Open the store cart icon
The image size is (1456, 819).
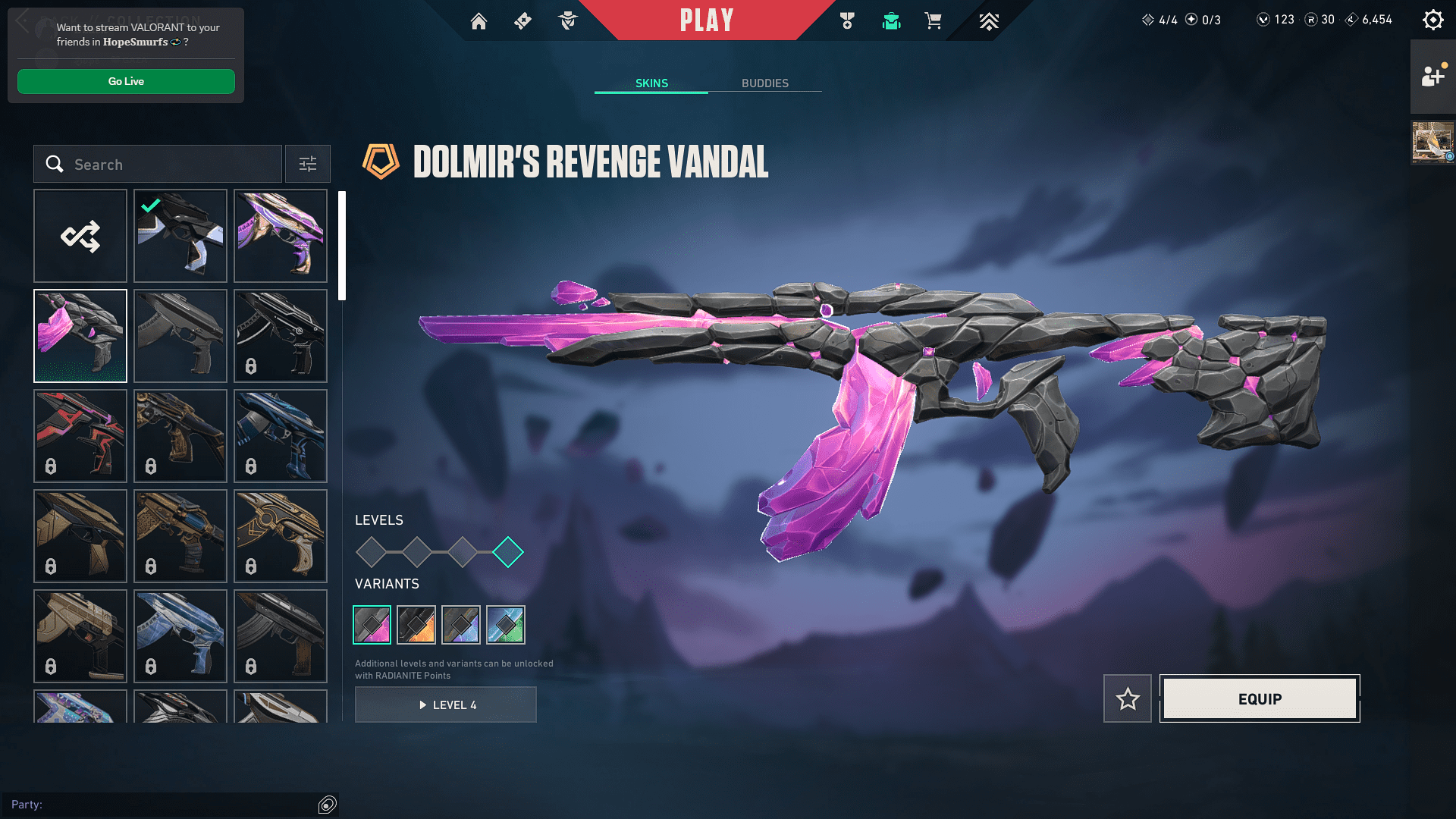[933, 21]
